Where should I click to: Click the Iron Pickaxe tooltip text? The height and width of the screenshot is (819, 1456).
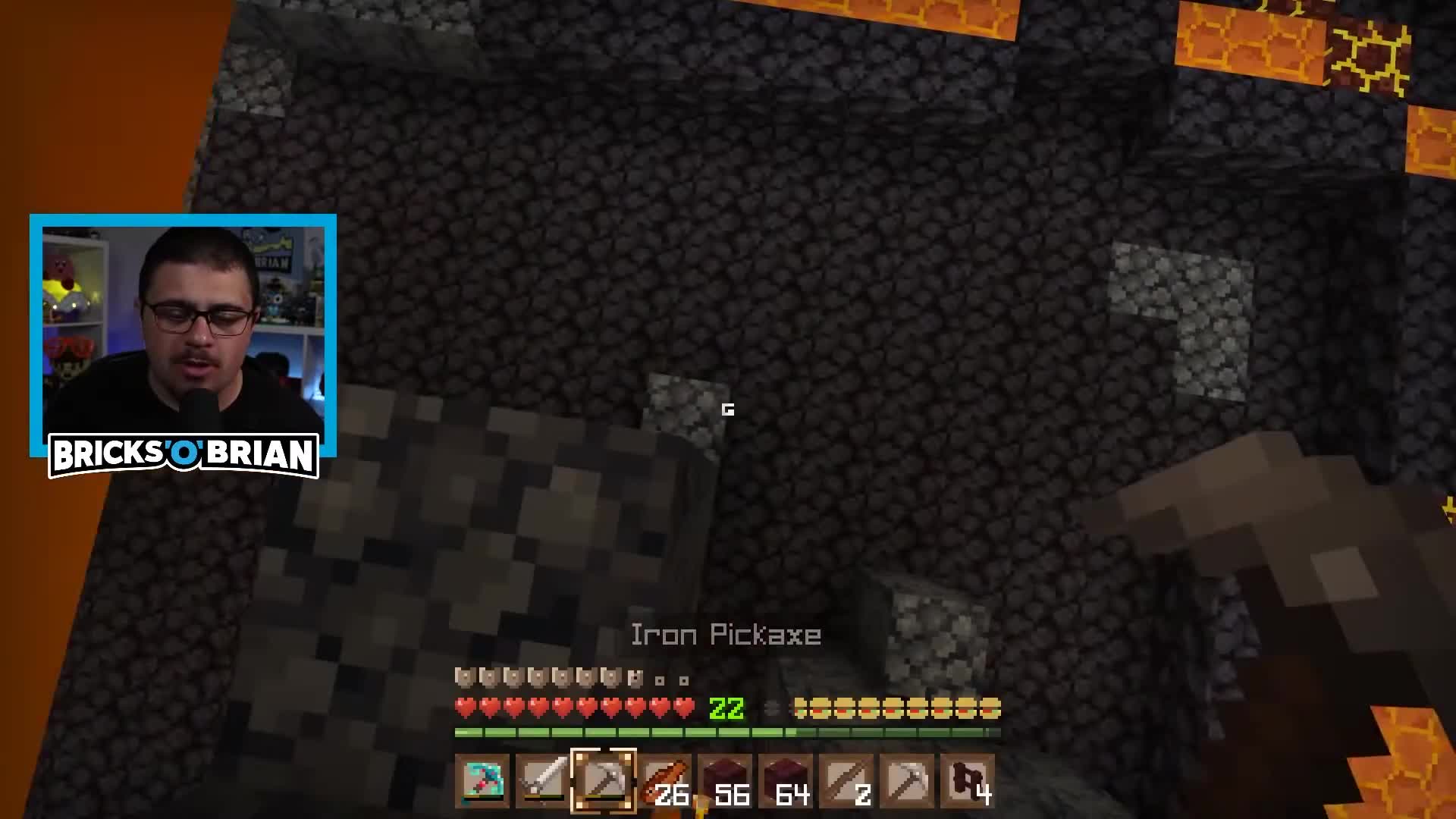coord(724,635)
